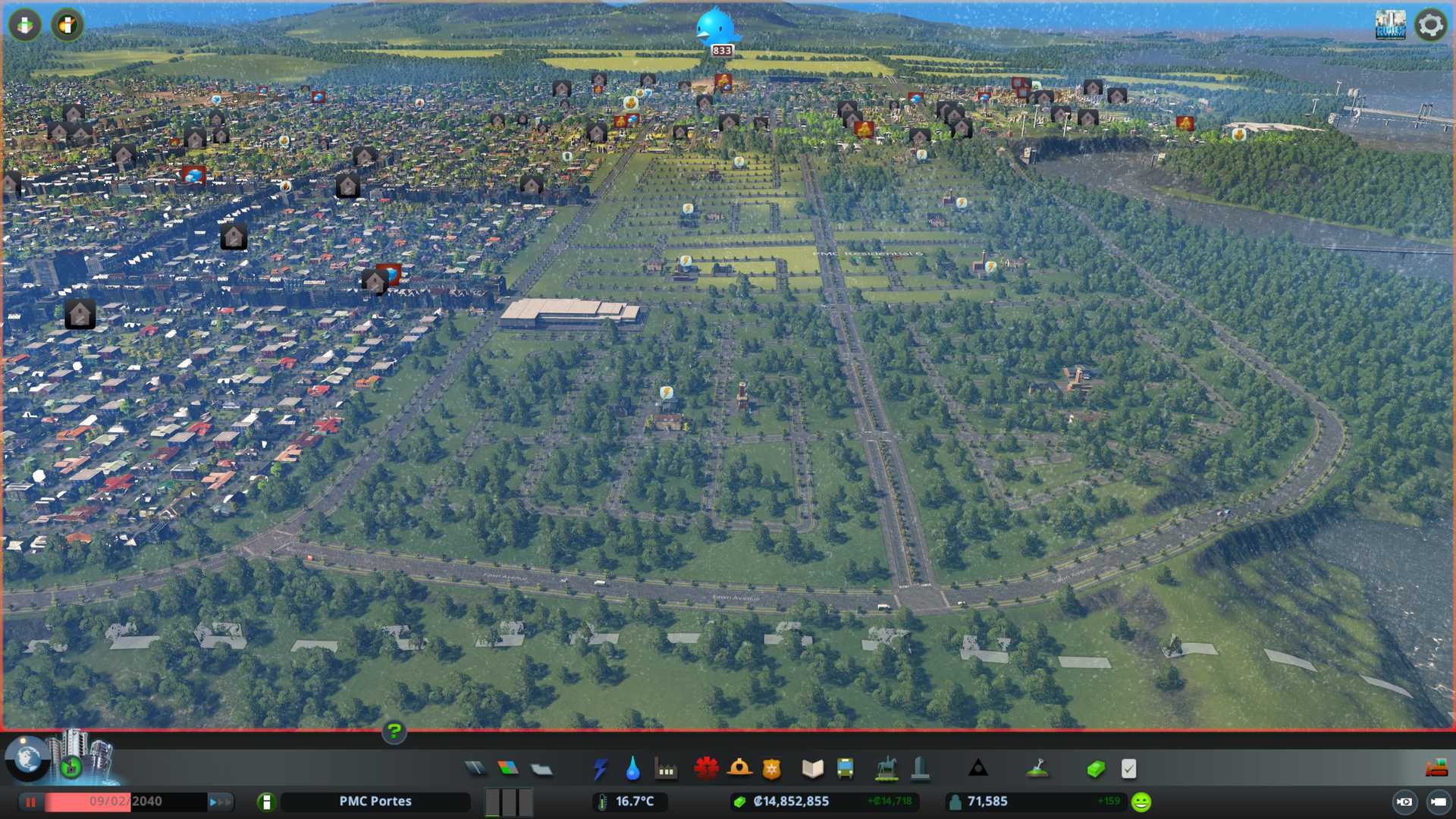Open the Public Transport bus menu
This screenshot has width=1456, height=819.
(845, 769)
